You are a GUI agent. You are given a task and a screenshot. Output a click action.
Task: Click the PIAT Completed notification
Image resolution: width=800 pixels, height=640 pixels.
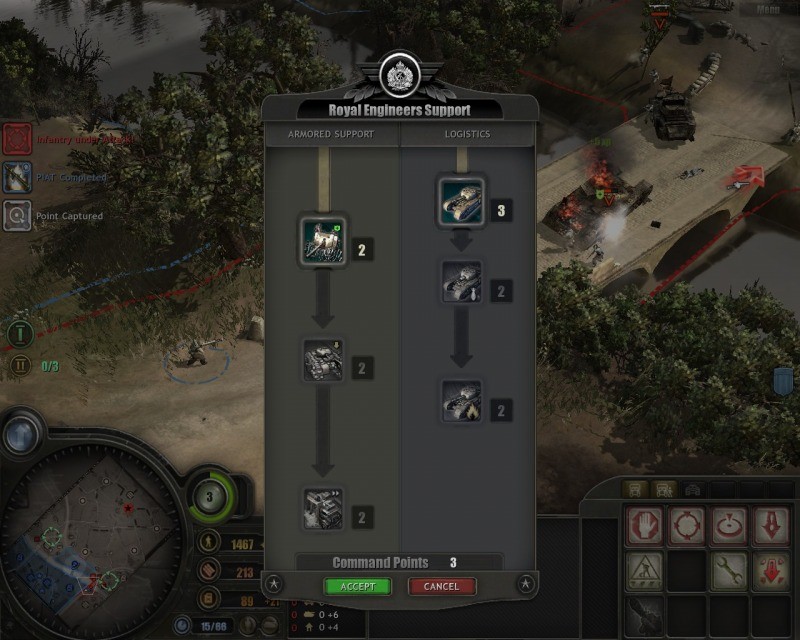(x=16, y=177)
